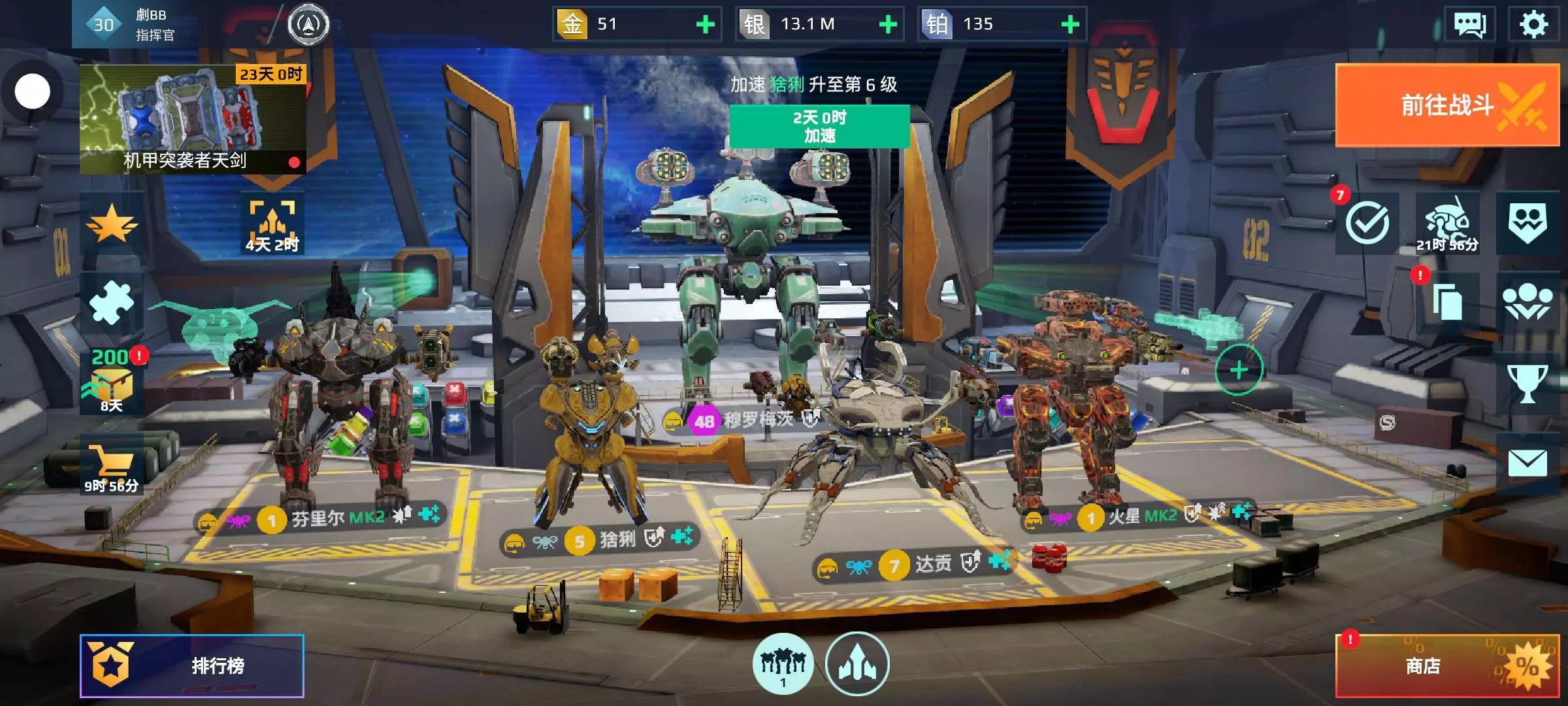Open the shopping cart offers icon
This screenshot has width=1568, height=706.
coord(111,467)
